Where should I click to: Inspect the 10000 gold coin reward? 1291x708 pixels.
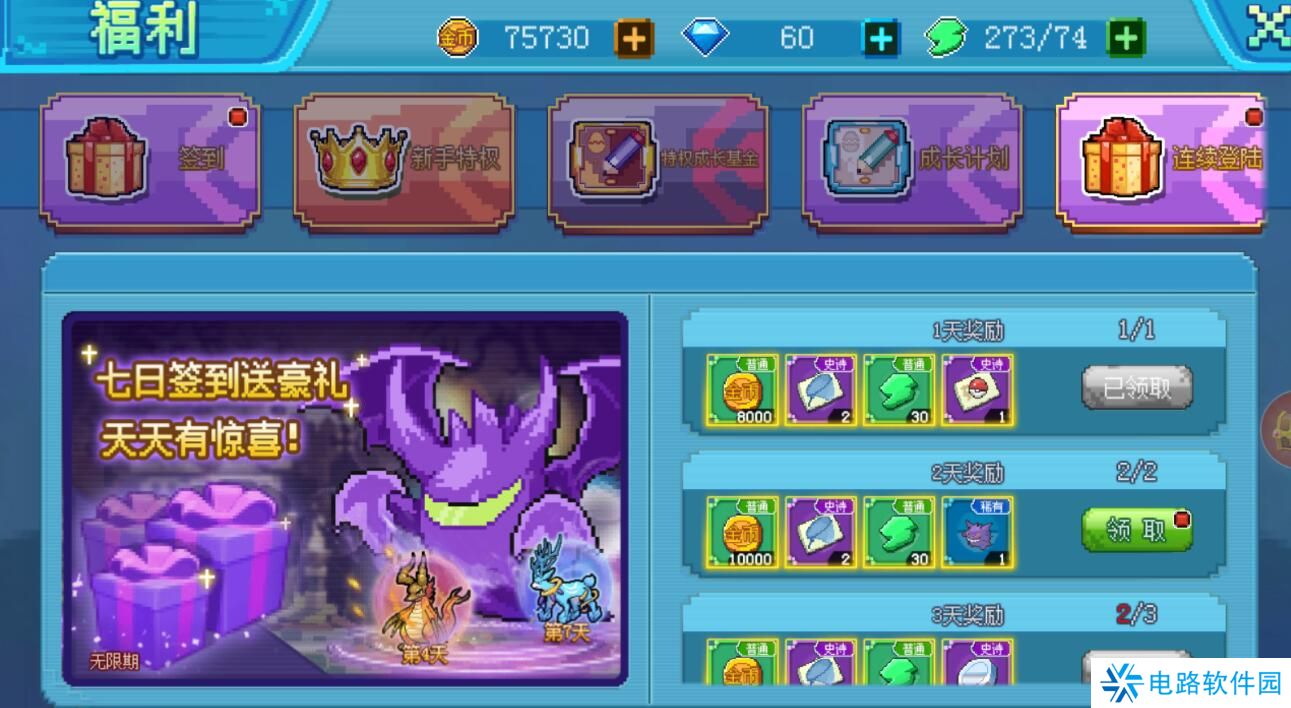(x=742, y=532)
